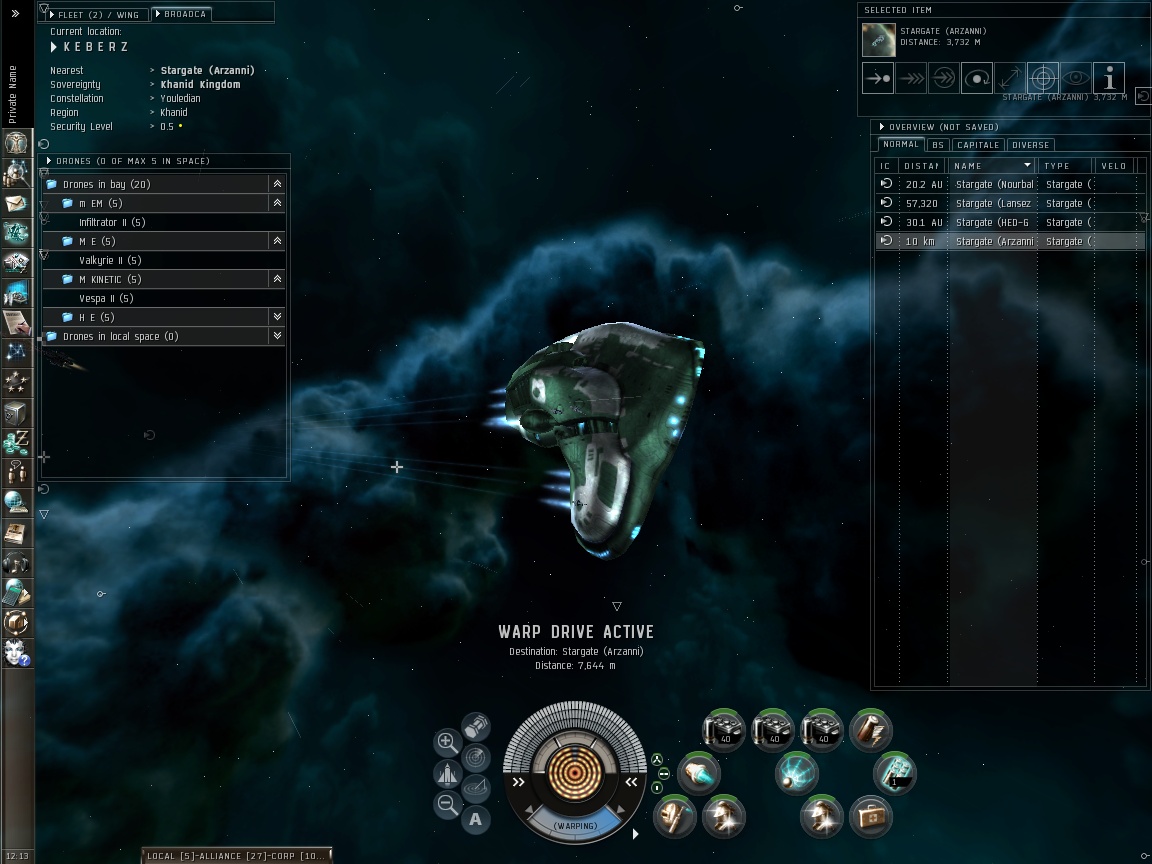
Task: Switch to the Broadcasts tab
Action: coord(182,15)
